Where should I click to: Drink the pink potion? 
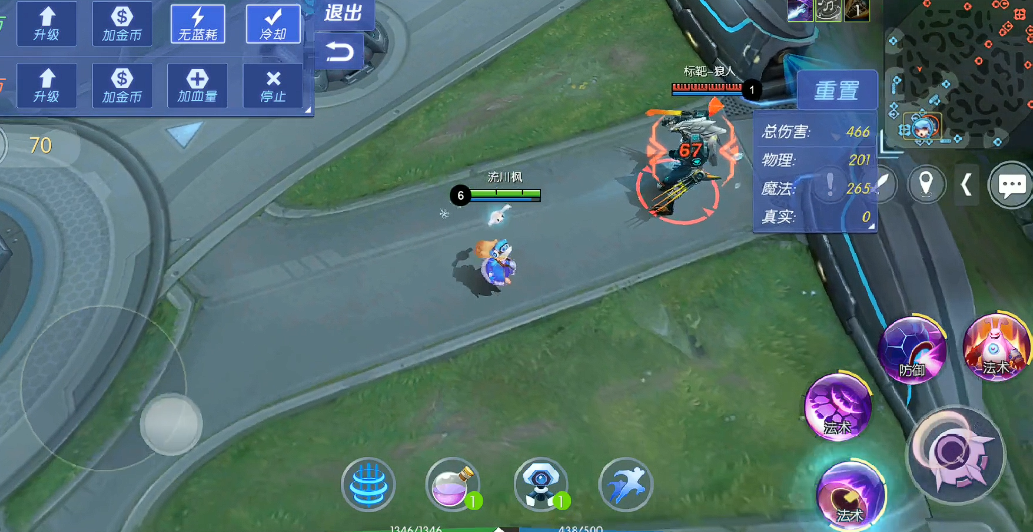(451, 485)
